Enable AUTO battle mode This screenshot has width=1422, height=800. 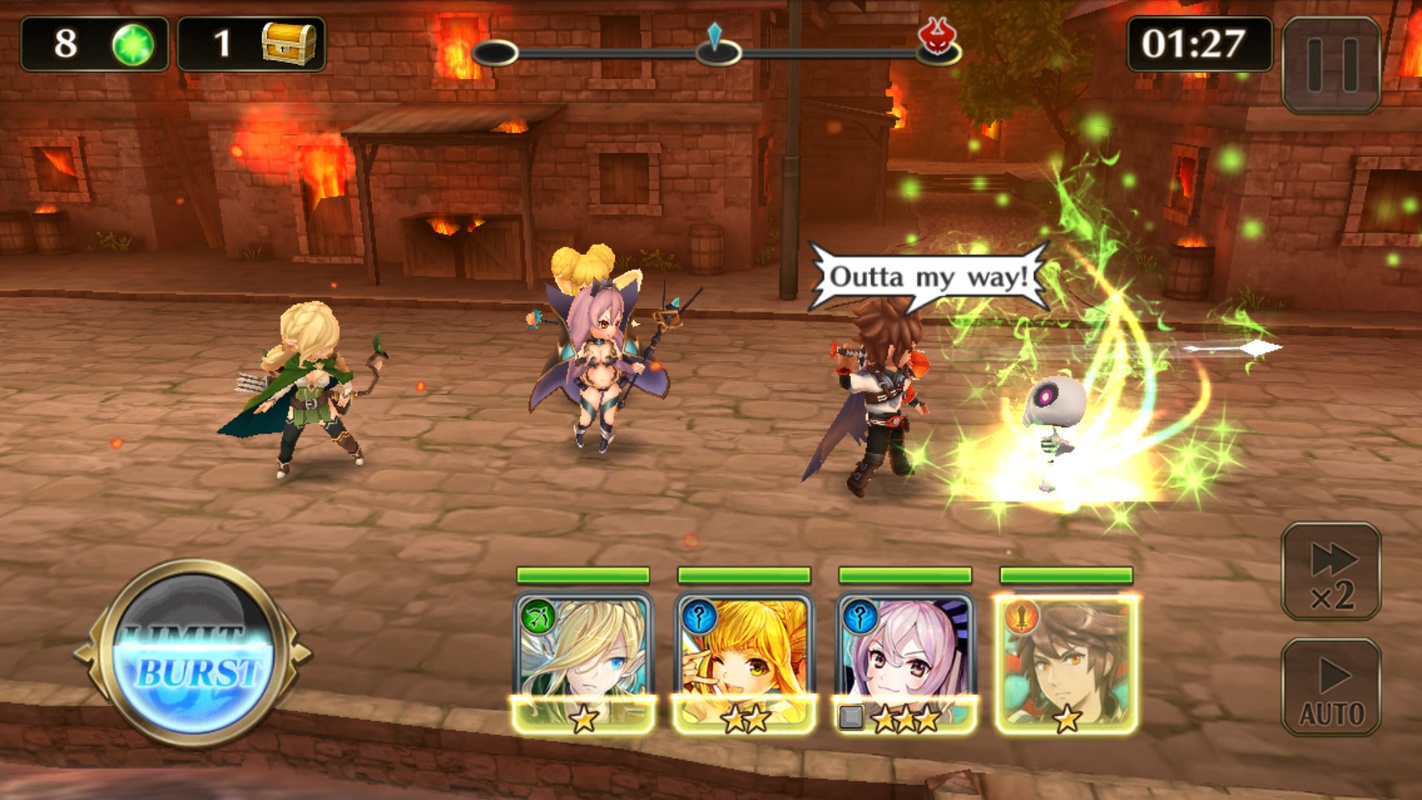(x=1331, y=688)
